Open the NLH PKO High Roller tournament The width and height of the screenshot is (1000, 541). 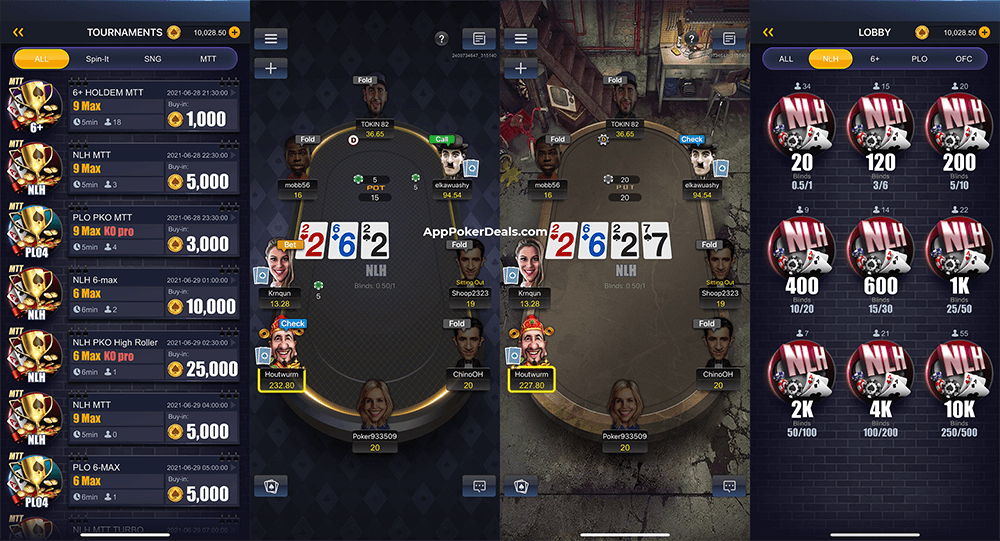tap(152, 357)
